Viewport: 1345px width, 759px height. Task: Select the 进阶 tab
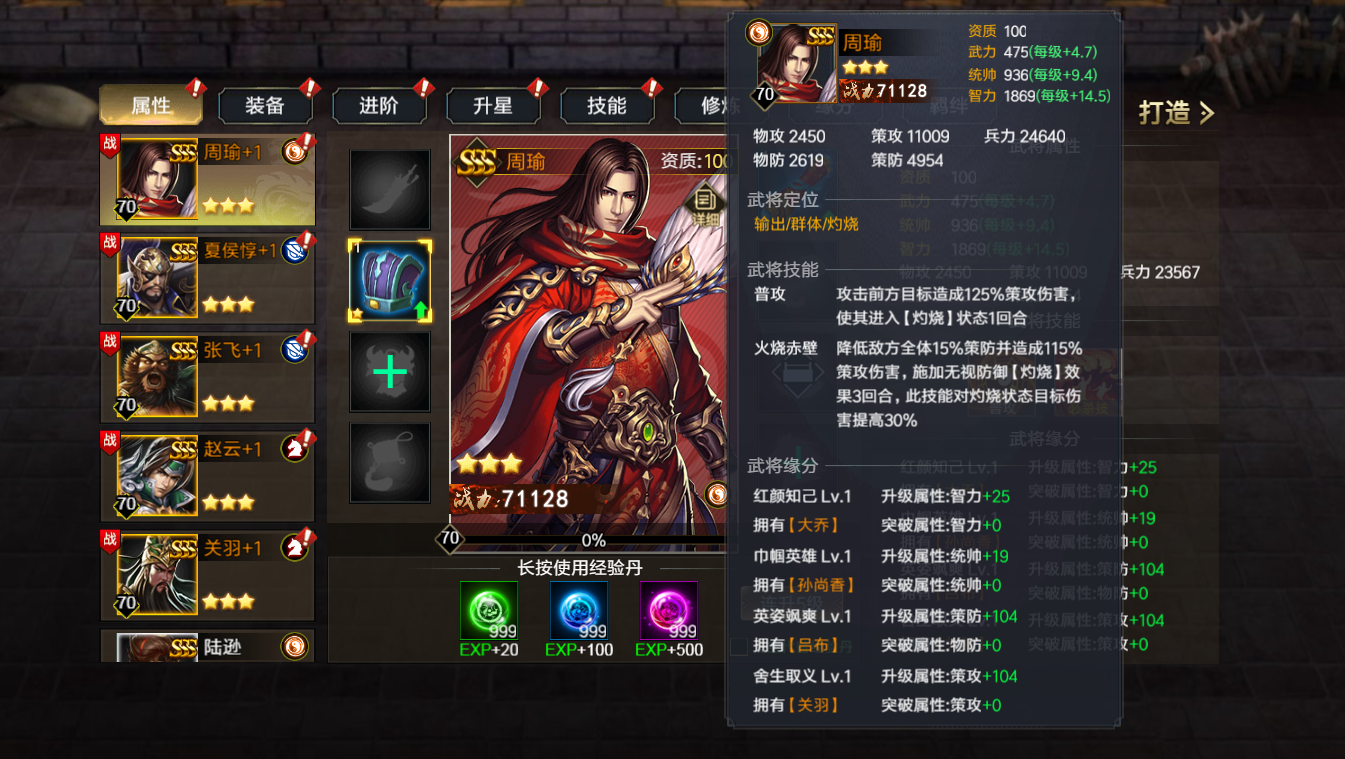(x=379, y=105)
